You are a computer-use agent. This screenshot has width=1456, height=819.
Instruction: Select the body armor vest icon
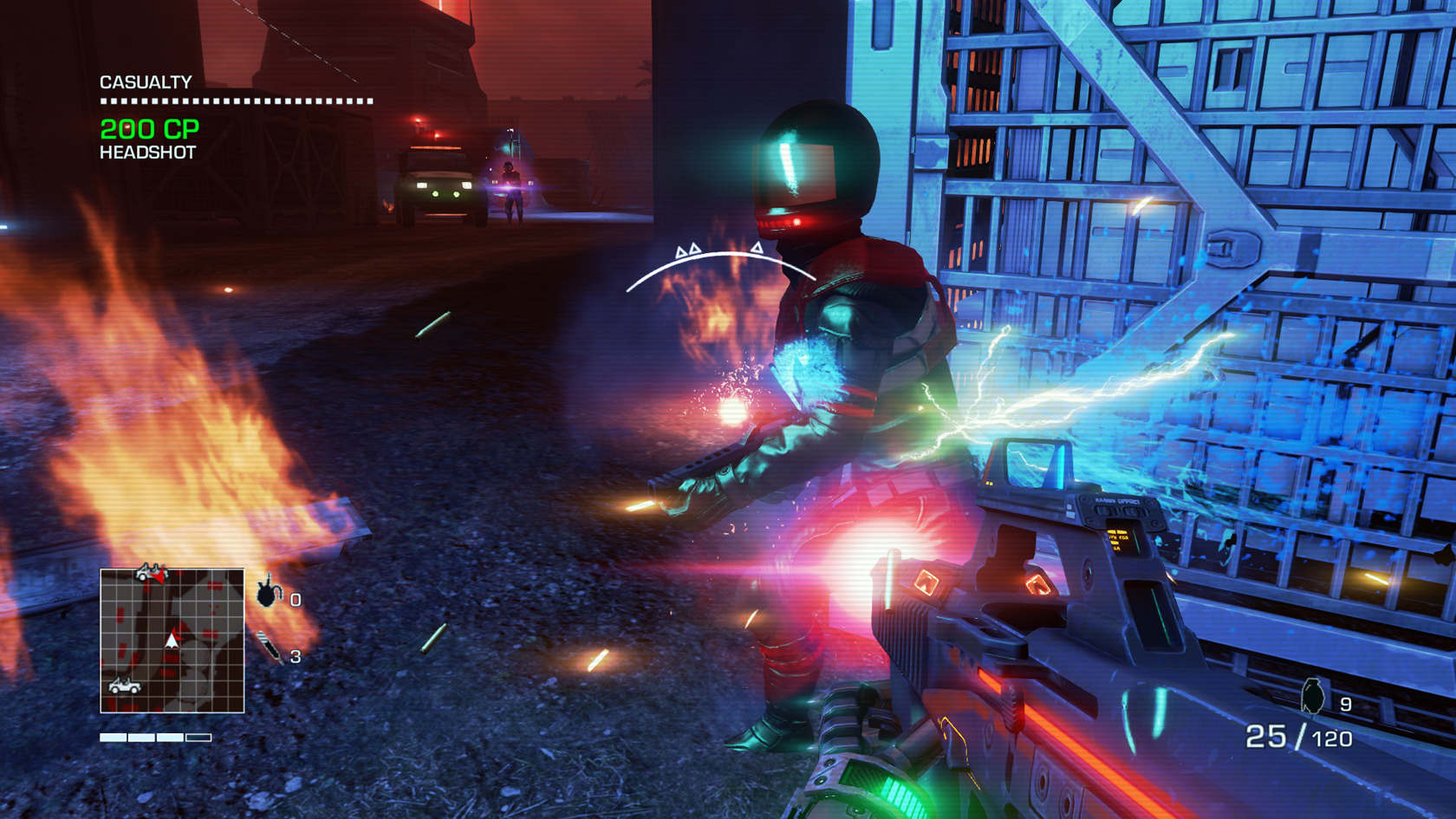pos(269,593)
